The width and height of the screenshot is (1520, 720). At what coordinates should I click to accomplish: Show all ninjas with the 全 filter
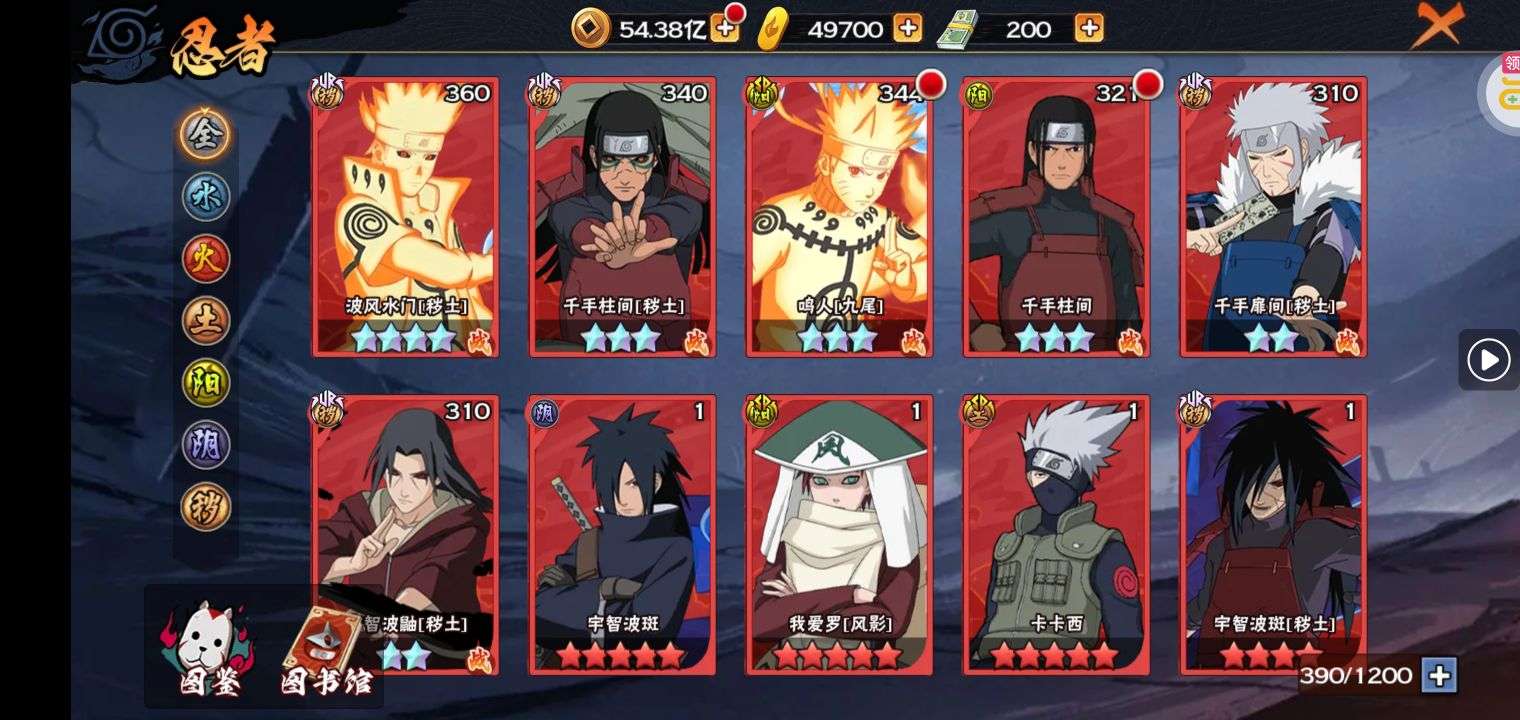[206, 134]
